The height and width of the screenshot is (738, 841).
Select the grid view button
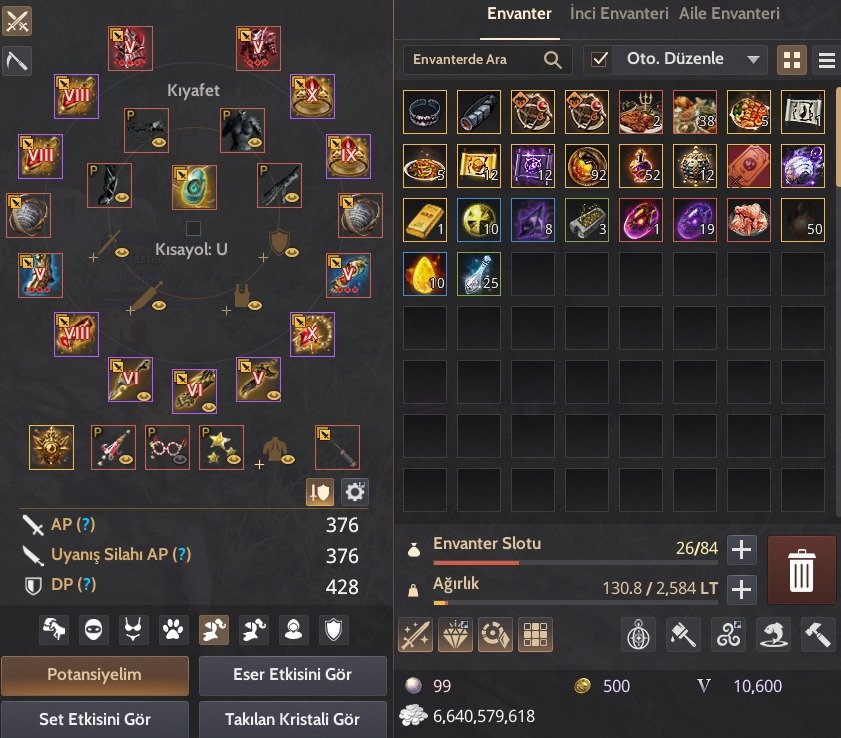tap(791, 60)
